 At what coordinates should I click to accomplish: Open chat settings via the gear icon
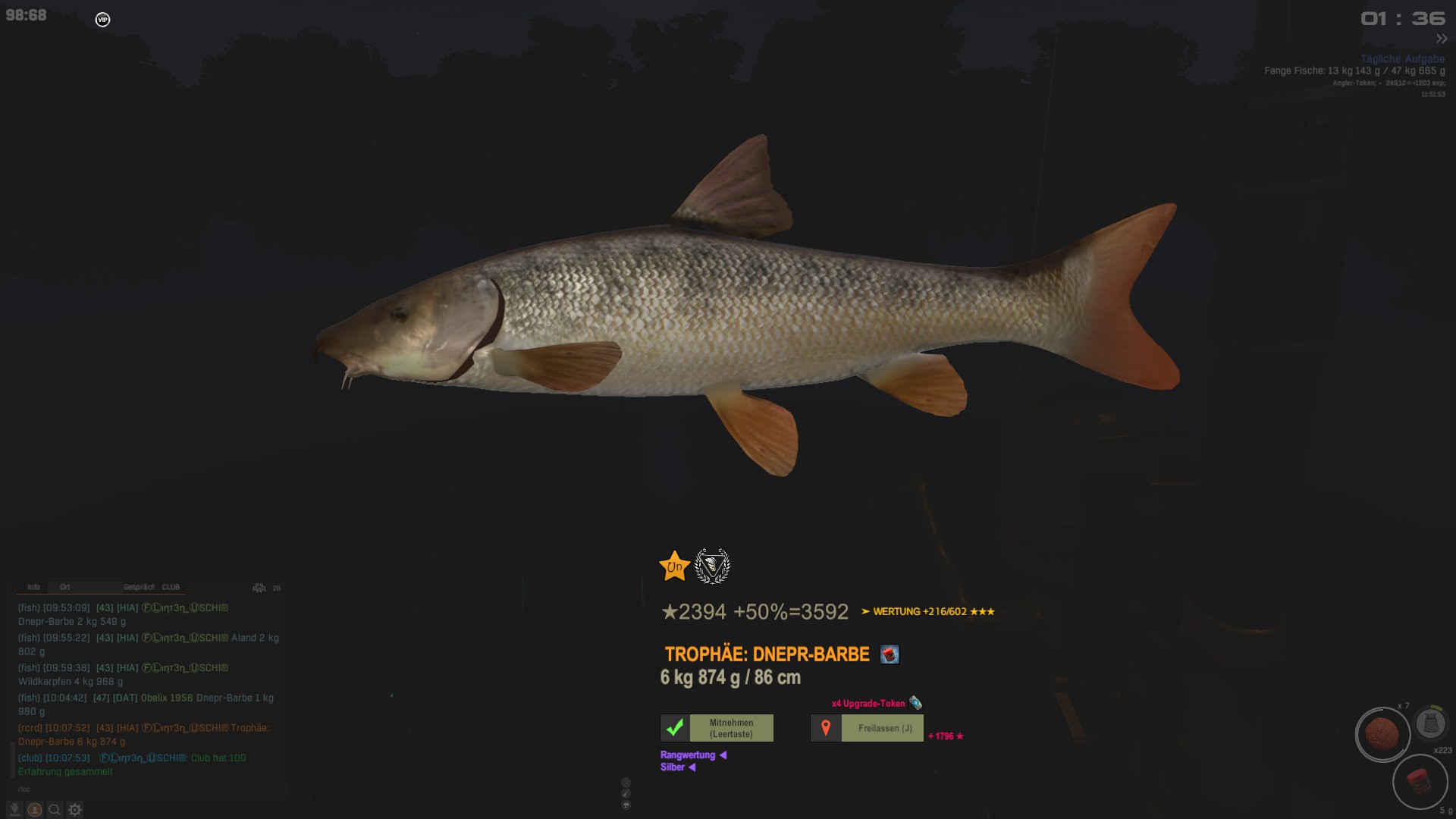(74, 809)
